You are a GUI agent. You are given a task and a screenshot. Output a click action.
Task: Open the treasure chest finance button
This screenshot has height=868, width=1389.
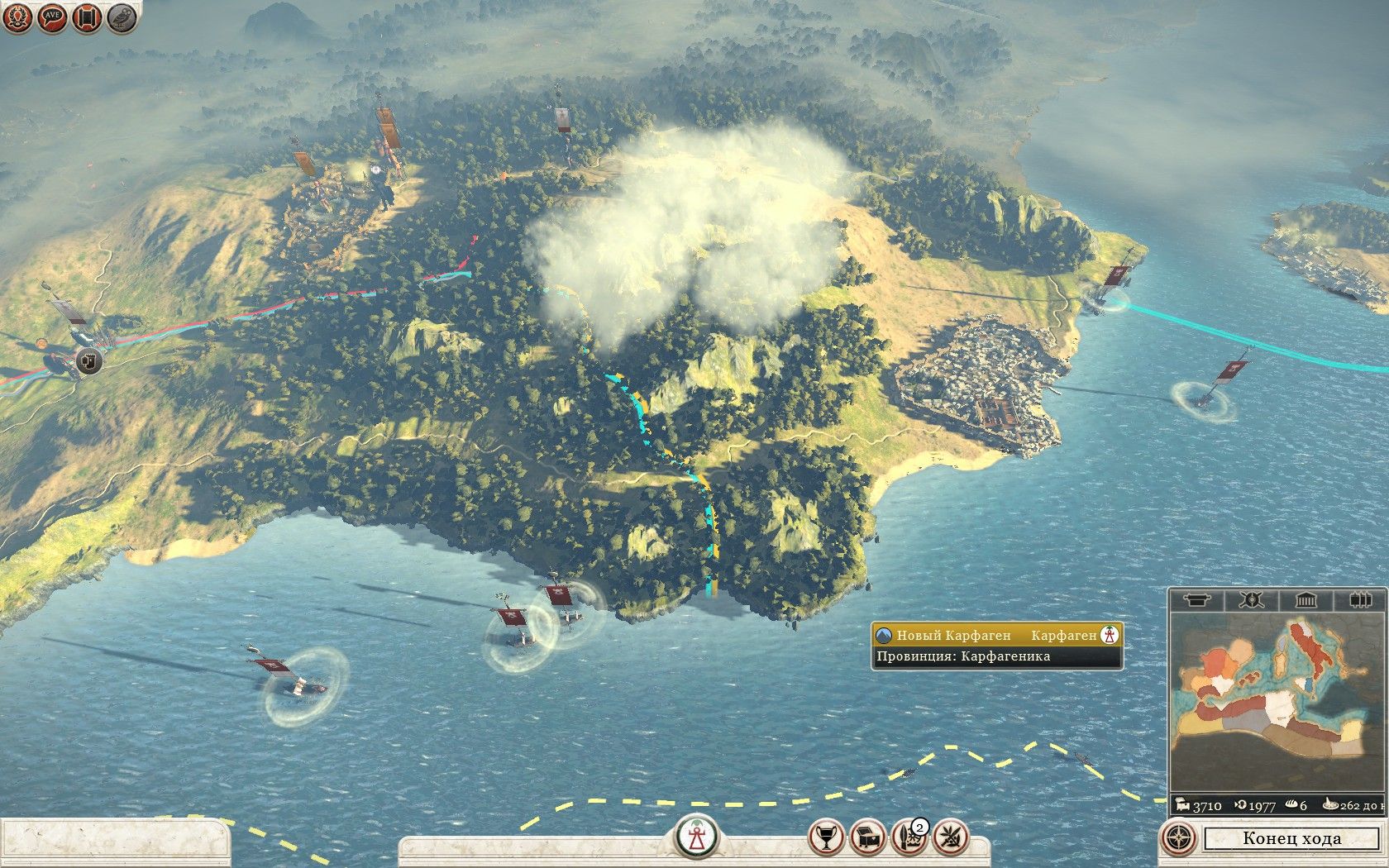click(x=867, y=837)
